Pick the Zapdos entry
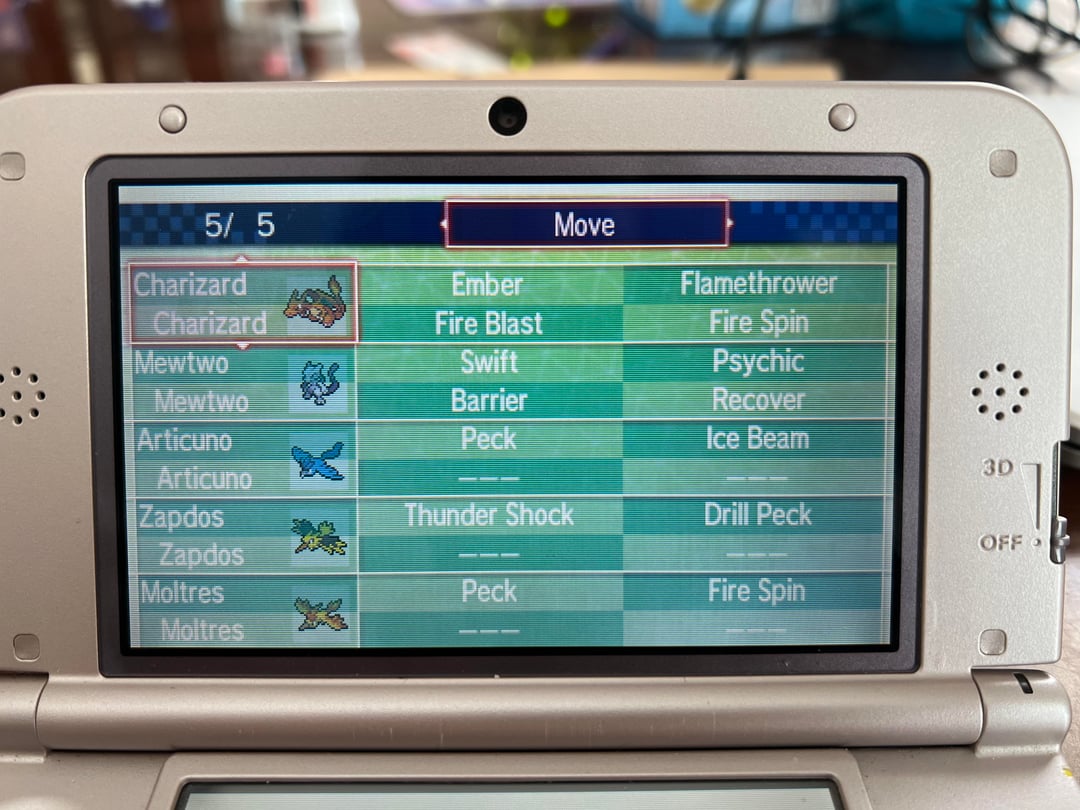This screenshot has width=1080, height=810. coord(242,534)
